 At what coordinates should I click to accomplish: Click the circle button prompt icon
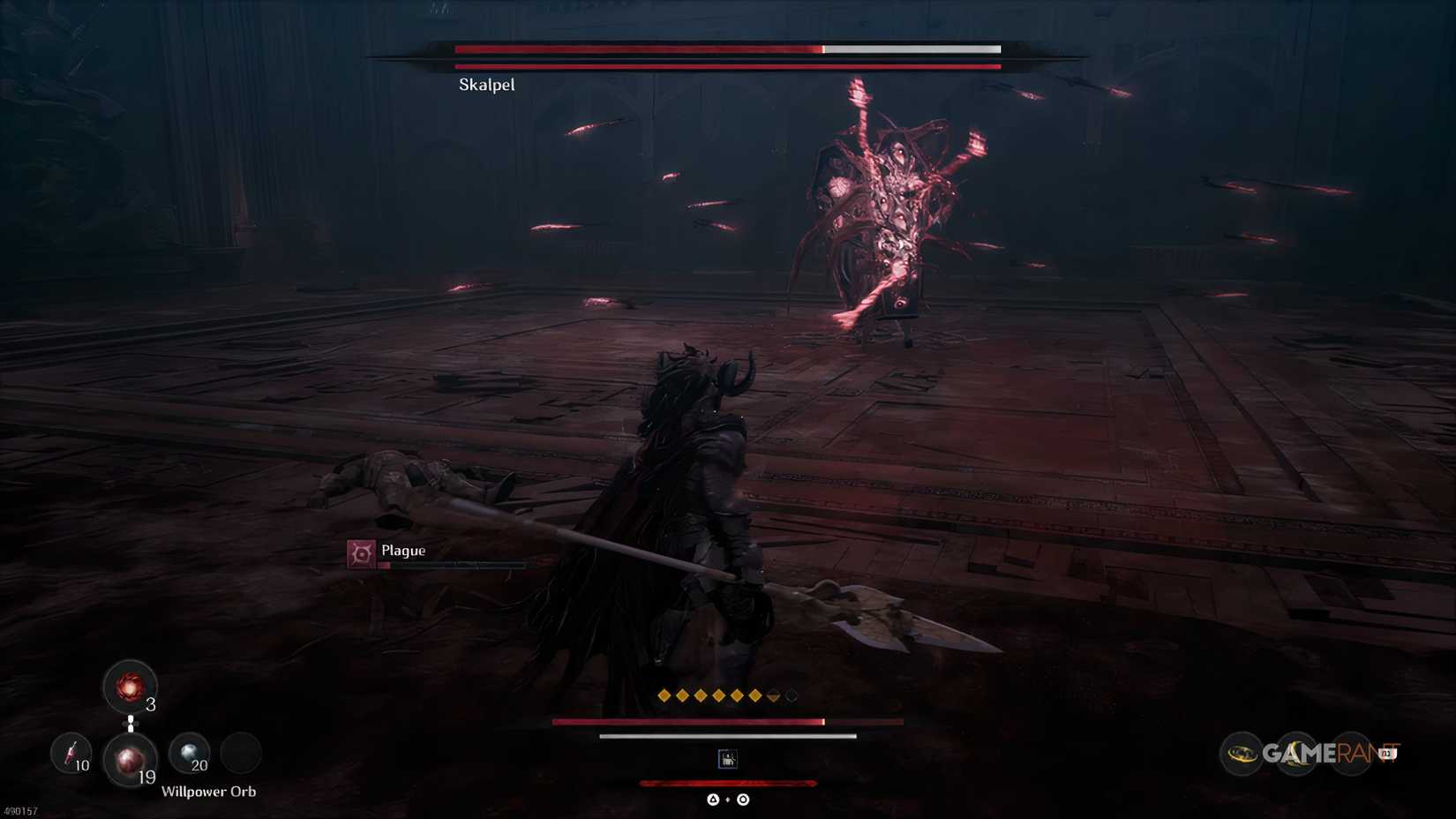742,799
